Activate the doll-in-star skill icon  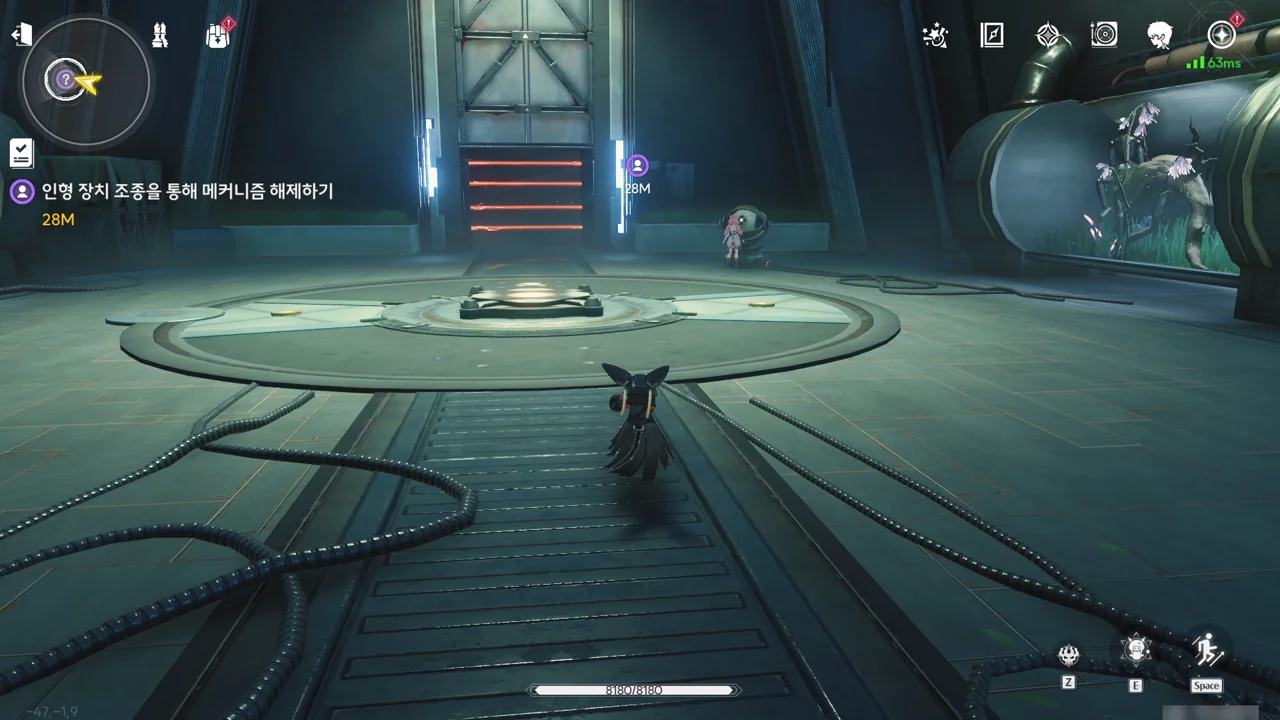tap(1136, 650)
